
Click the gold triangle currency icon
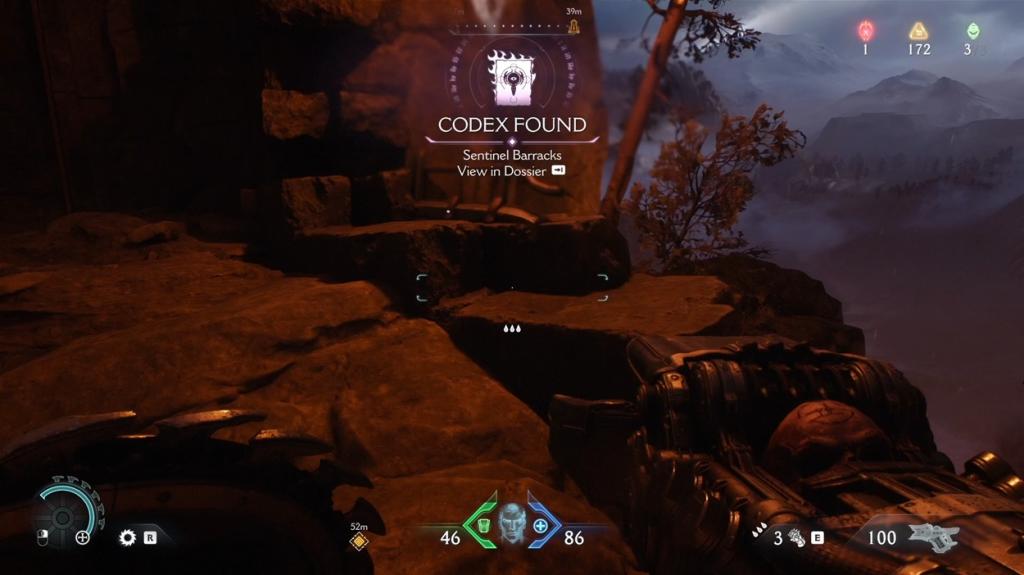coord(918,31)
